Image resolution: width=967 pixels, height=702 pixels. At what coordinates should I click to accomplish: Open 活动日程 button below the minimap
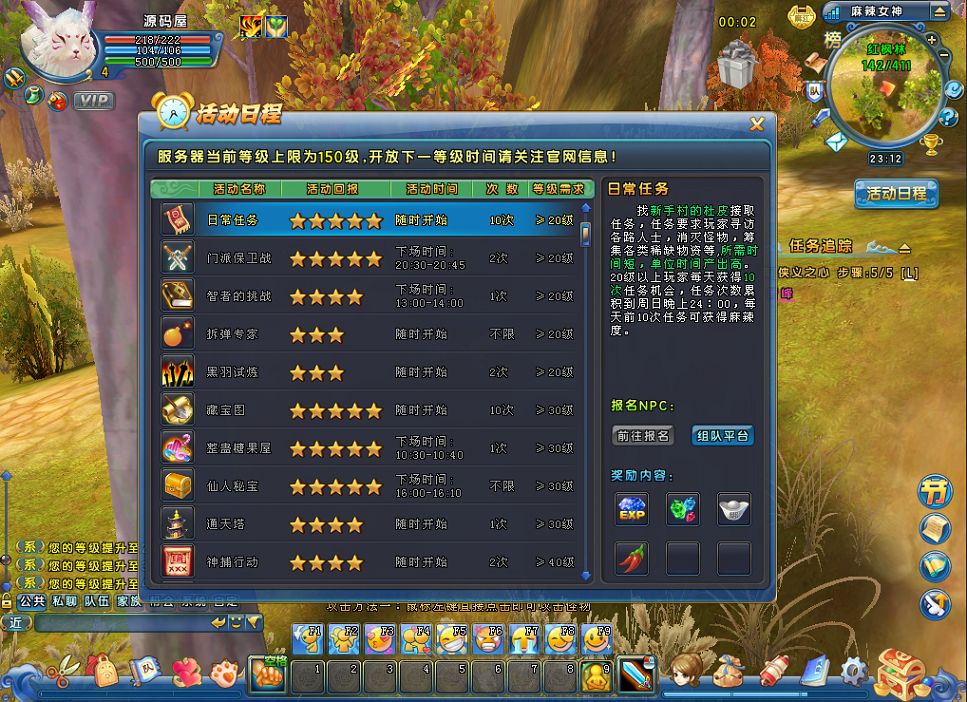coord(896,194)
